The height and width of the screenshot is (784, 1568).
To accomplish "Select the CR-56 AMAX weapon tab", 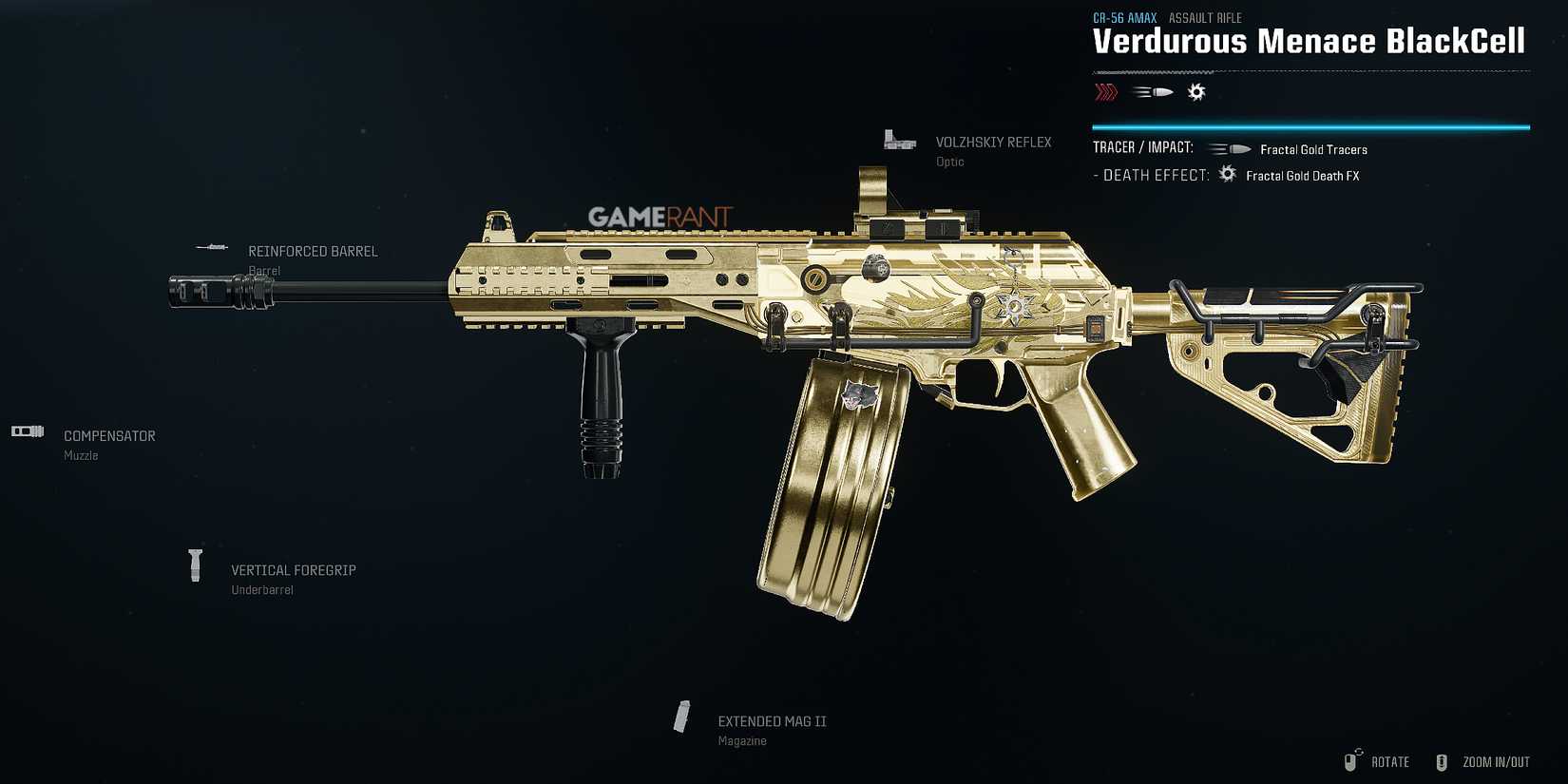I will (x=1124, y=17).
